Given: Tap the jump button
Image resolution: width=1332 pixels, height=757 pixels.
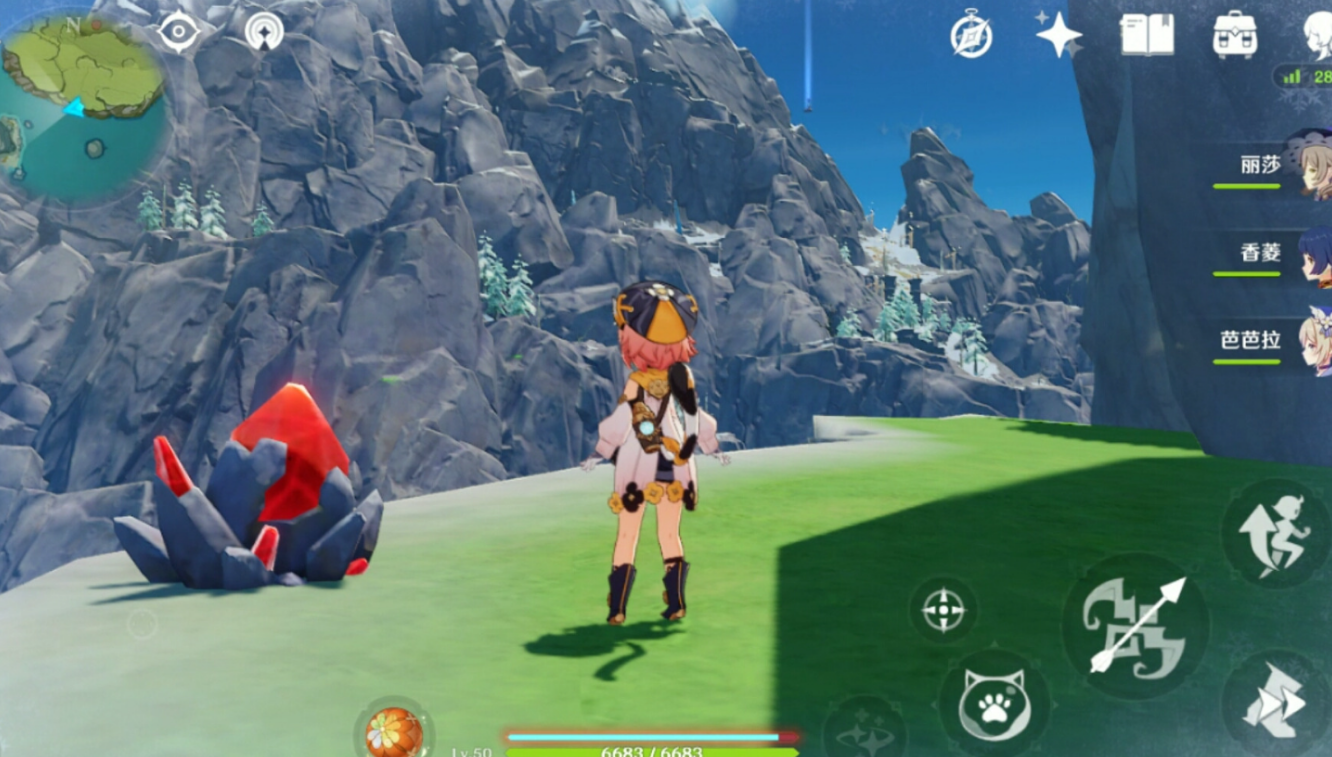Looking at the screenshot, I should tap(1273, 533).
